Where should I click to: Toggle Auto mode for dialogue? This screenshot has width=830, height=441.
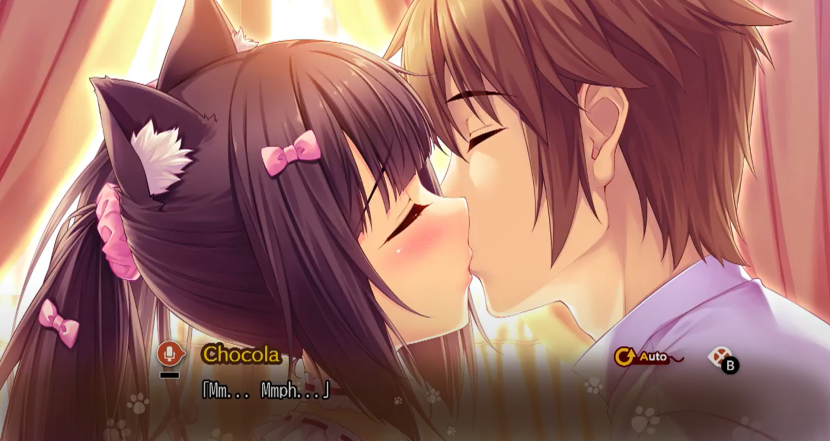coord(642,355)
